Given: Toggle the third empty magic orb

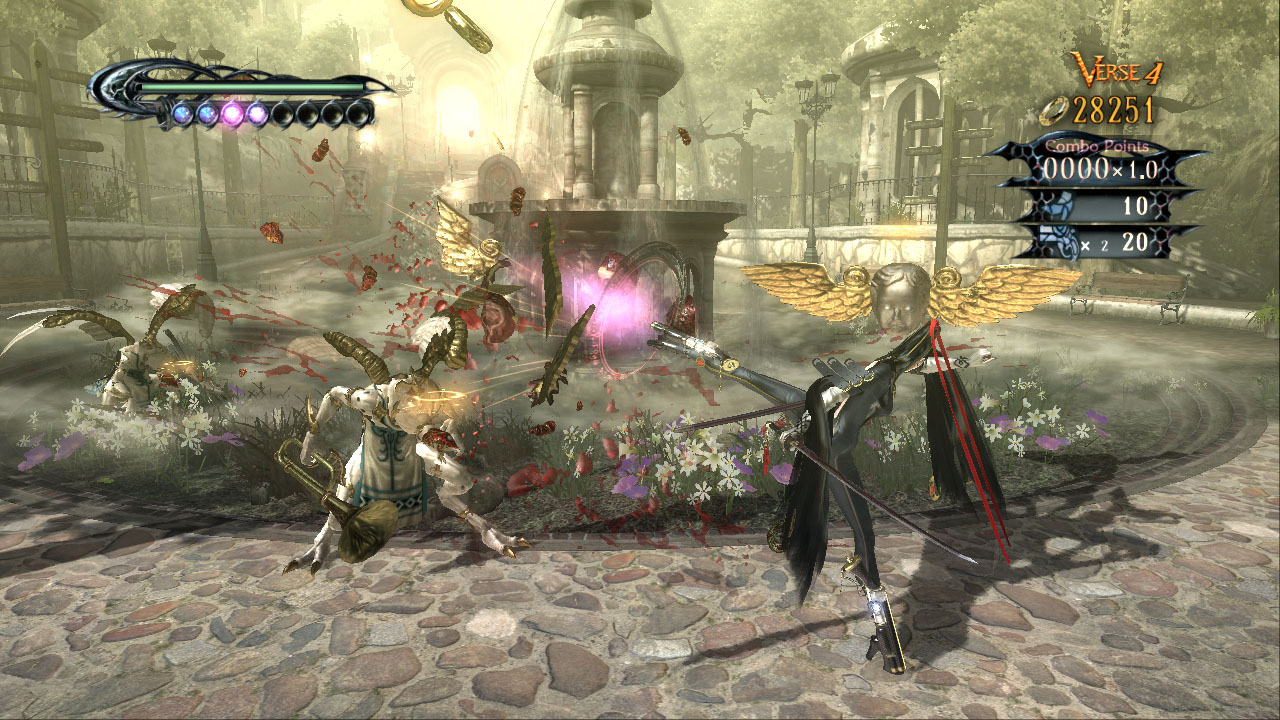Looking at the screenshot, I should pyautogui.click(x=330, y=113).
